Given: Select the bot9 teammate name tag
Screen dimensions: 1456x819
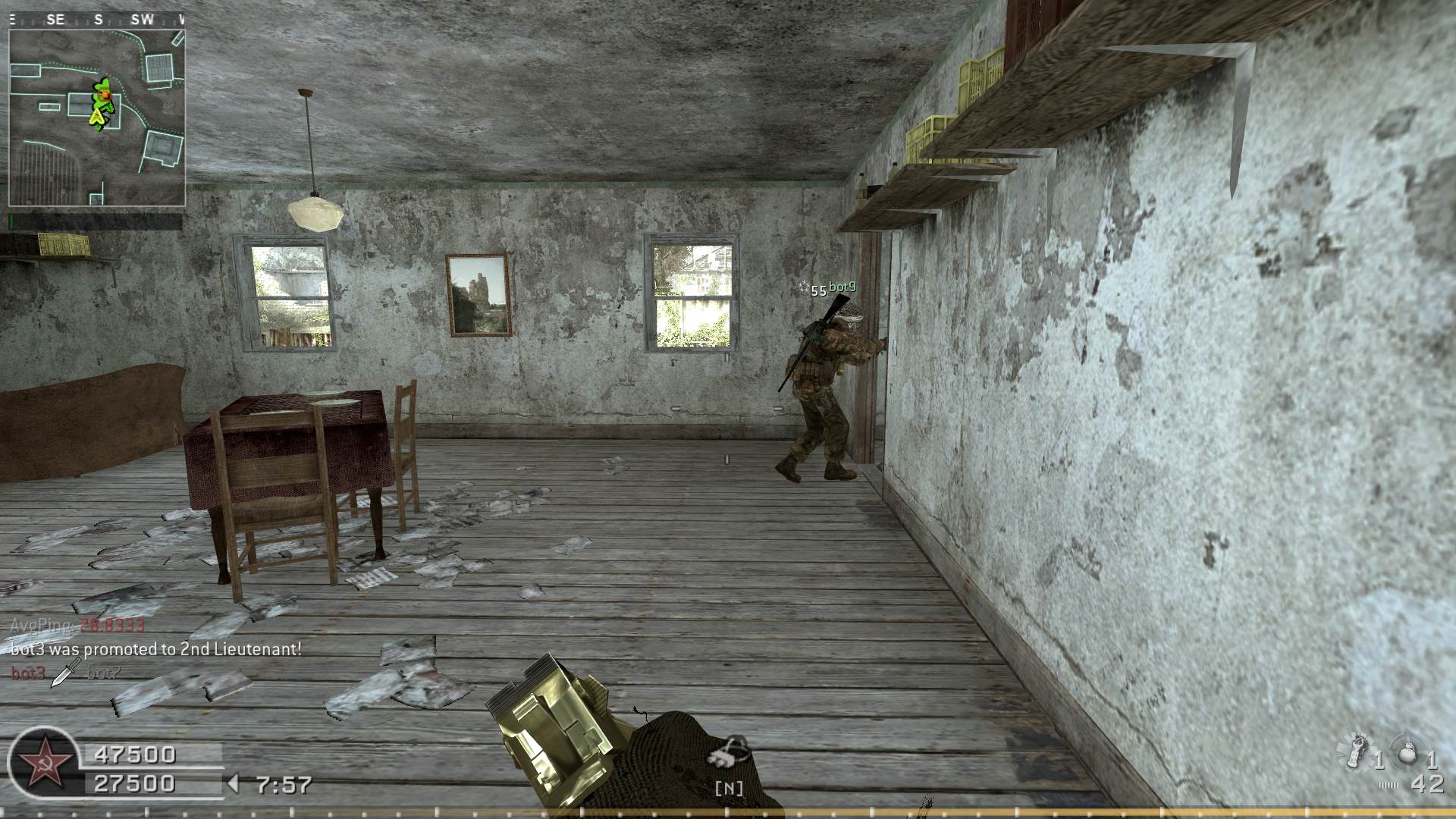Looking at the screenshot, I should point(842,287).
